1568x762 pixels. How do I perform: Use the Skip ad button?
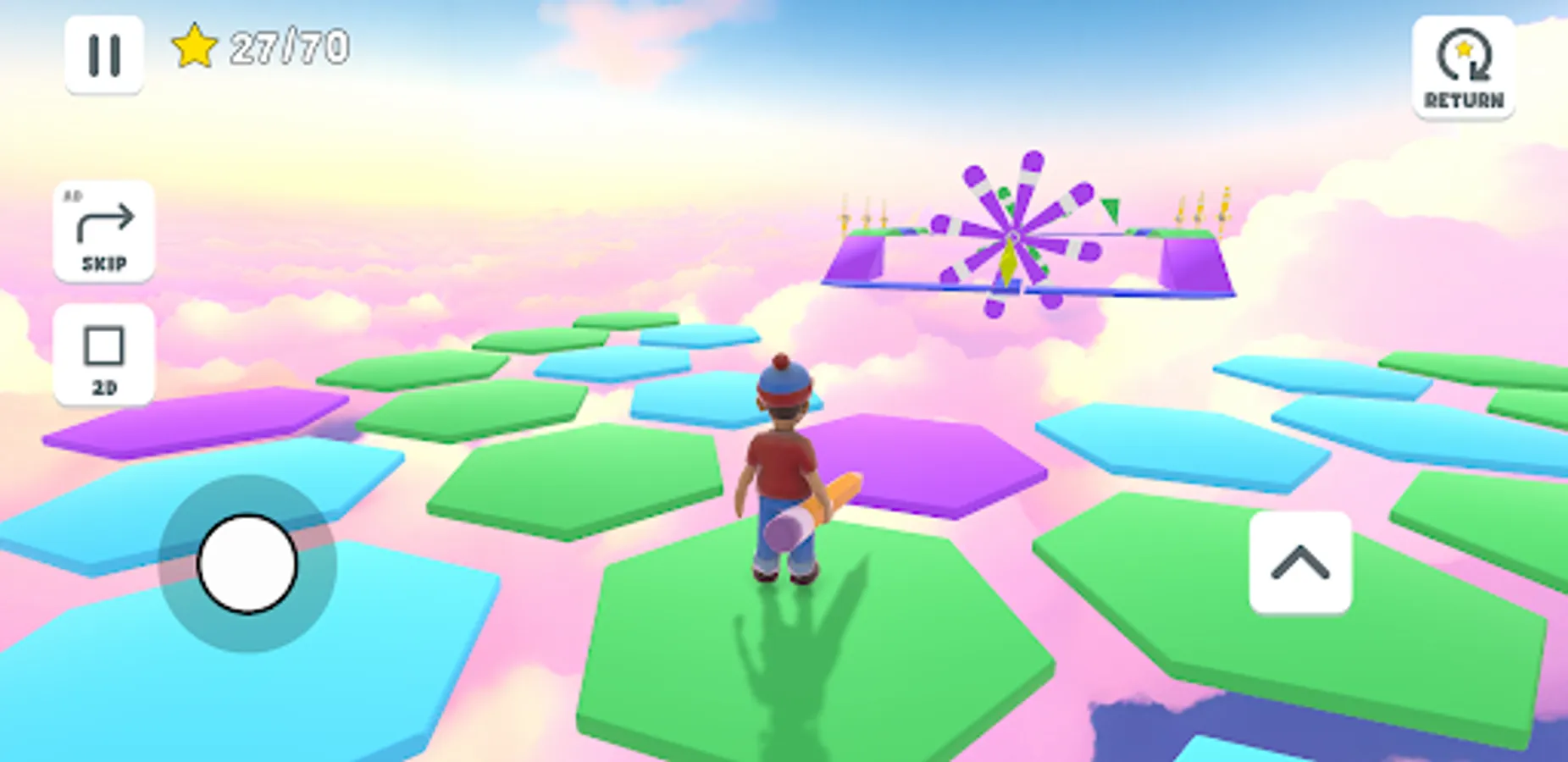coord(103,230)
